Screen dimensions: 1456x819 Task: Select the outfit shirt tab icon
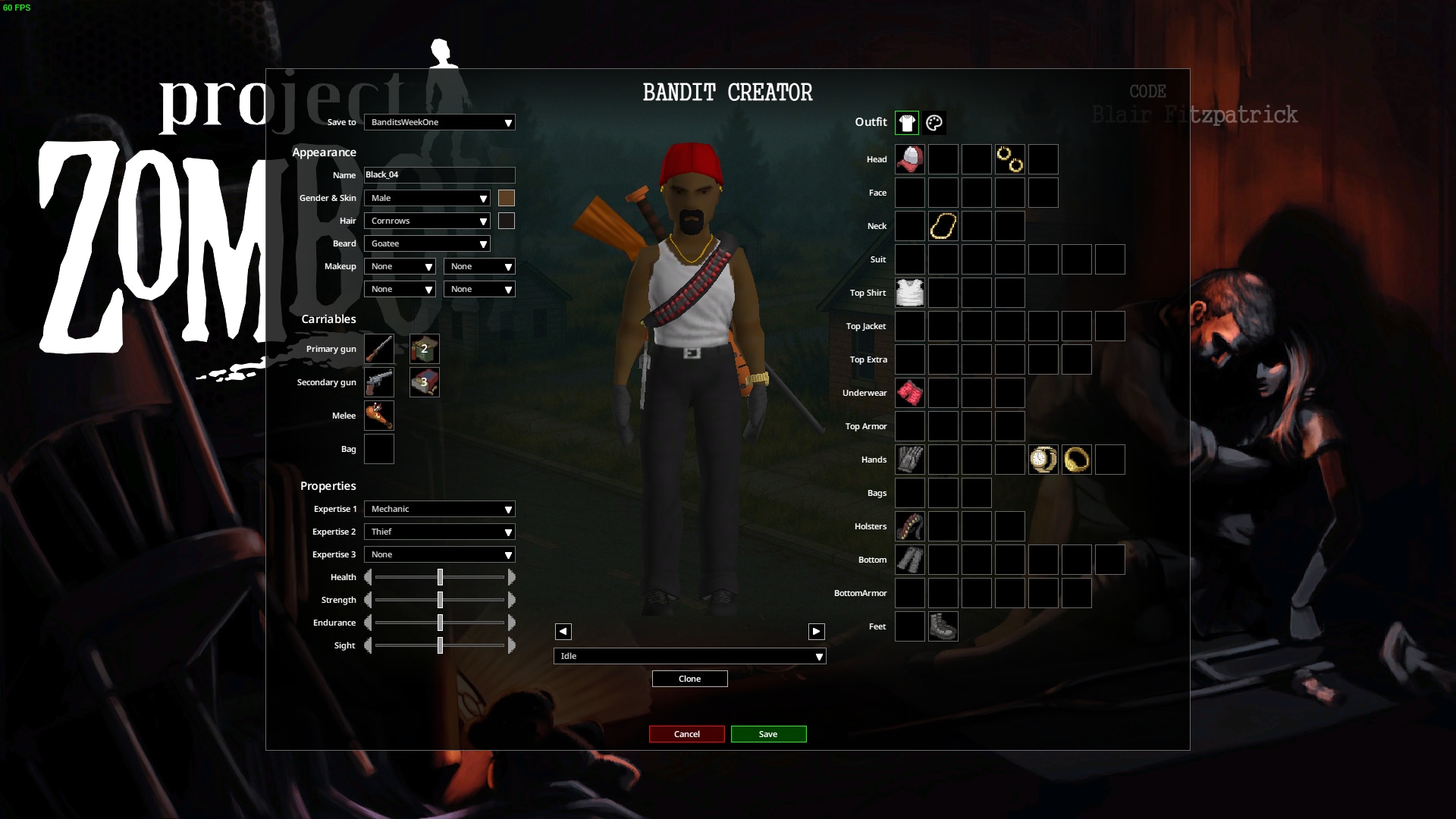coord(908,122)
